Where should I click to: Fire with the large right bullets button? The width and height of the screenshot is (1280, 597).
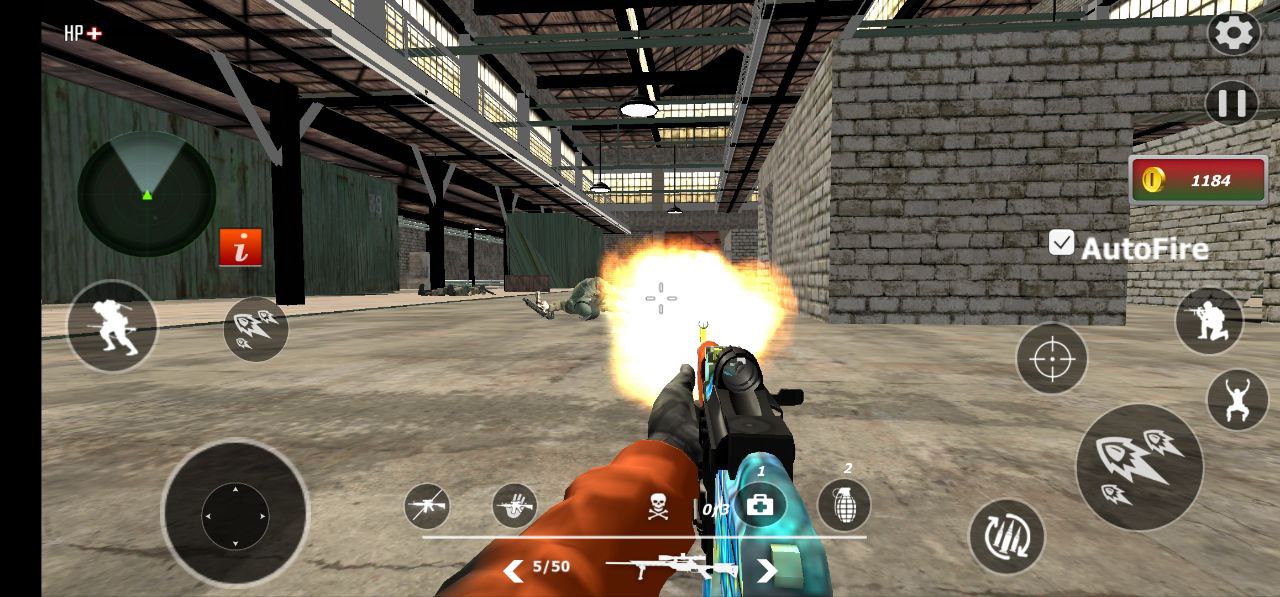pyautogui.click(x=1139, y=466)
